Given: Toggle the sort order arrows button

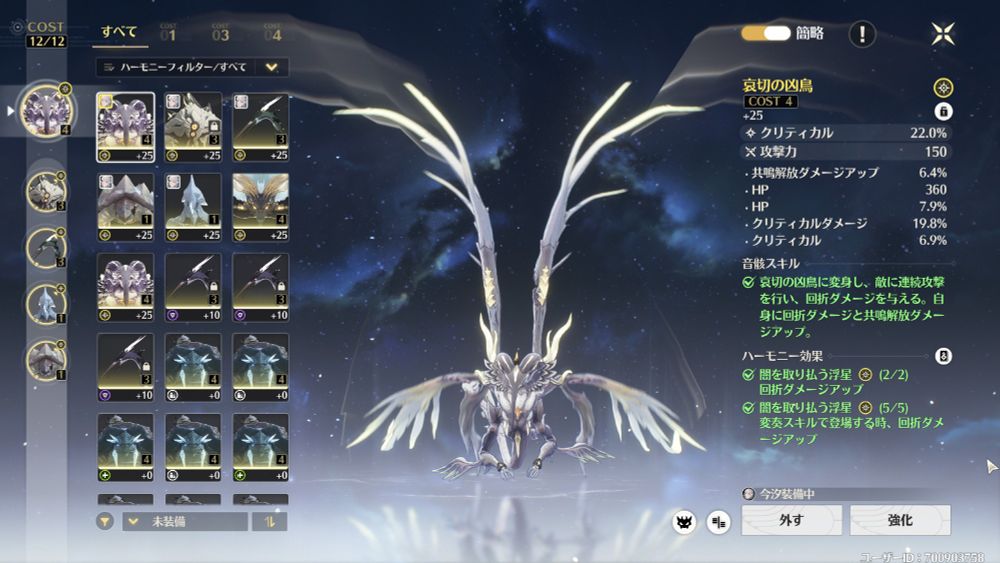Looking at the screenshot, I should [x=269, y=521].
